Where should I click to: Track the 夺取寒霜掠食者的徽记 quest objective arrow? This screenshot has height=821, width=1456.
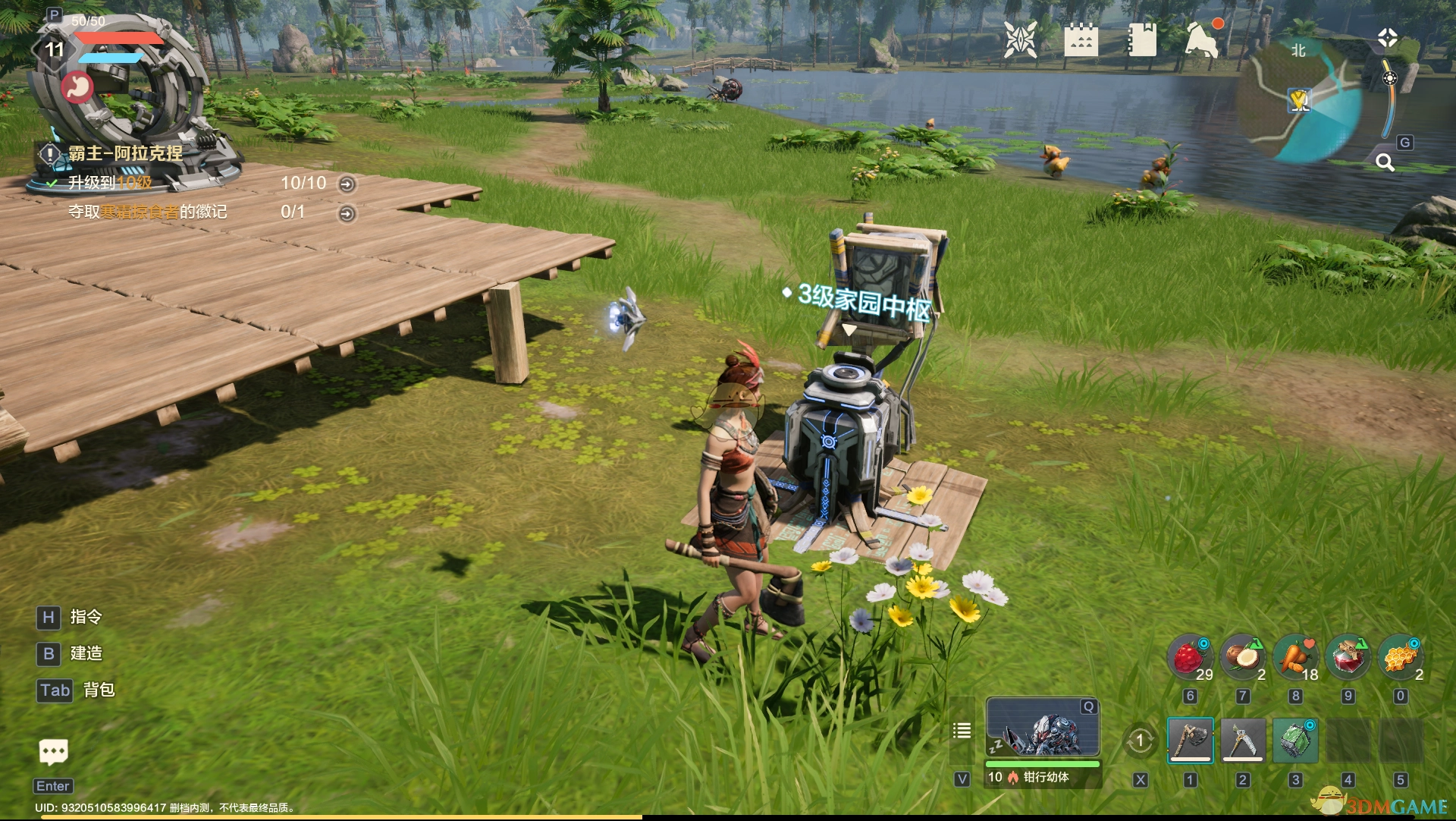347,214
